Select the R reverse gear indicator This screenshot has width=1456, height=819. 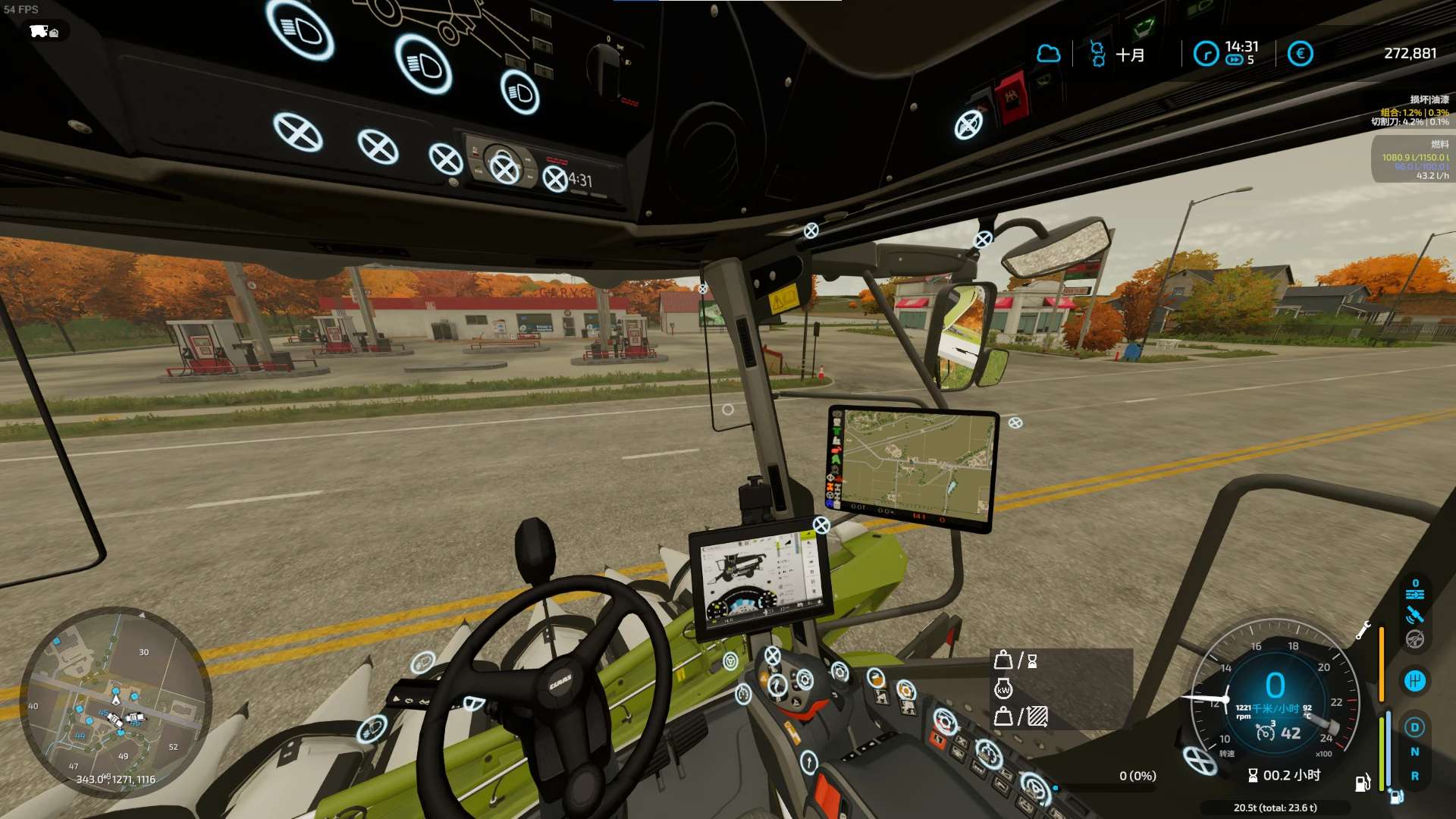pos(1414,776)
